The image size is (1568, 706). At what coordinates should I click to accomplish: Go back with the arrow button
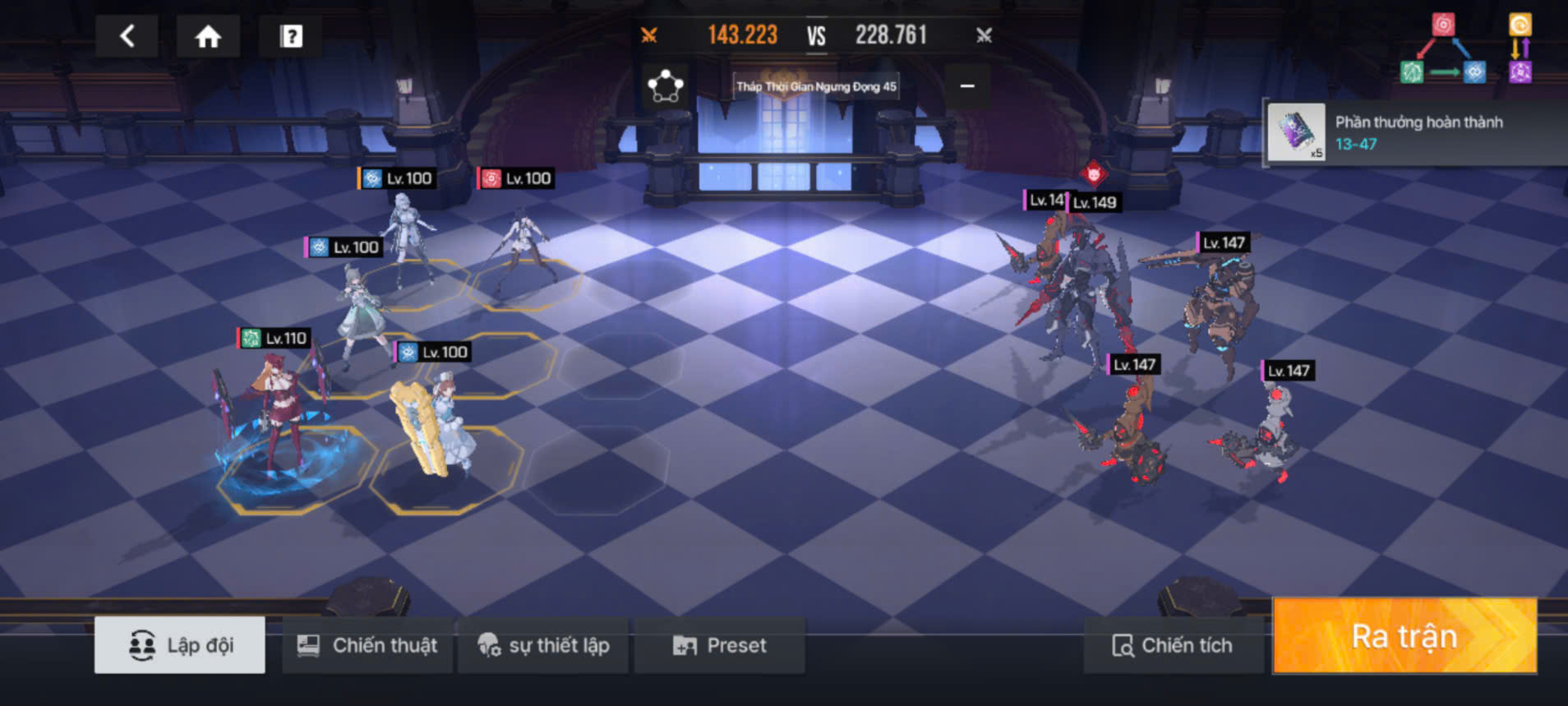(127, 36)
